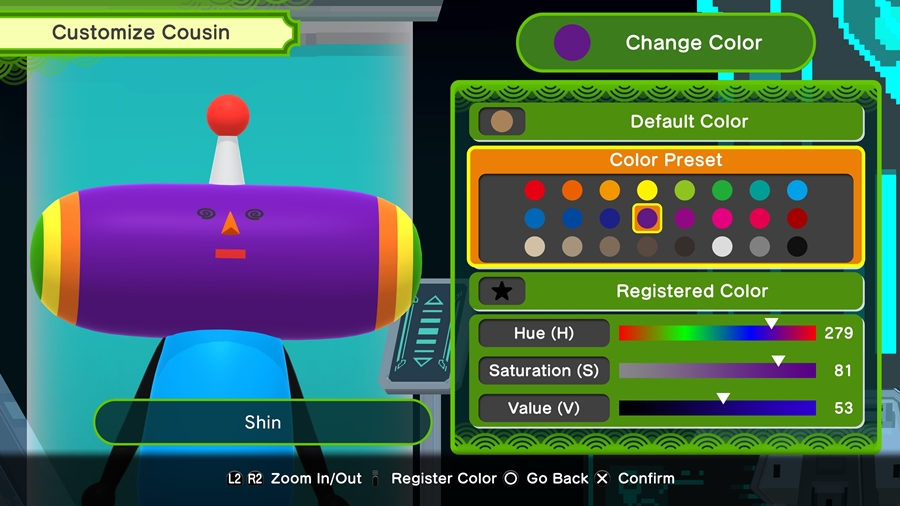Click the Shin cousin name label
The width and height of the screenshot is (900, 506).
tap(263, 422)
